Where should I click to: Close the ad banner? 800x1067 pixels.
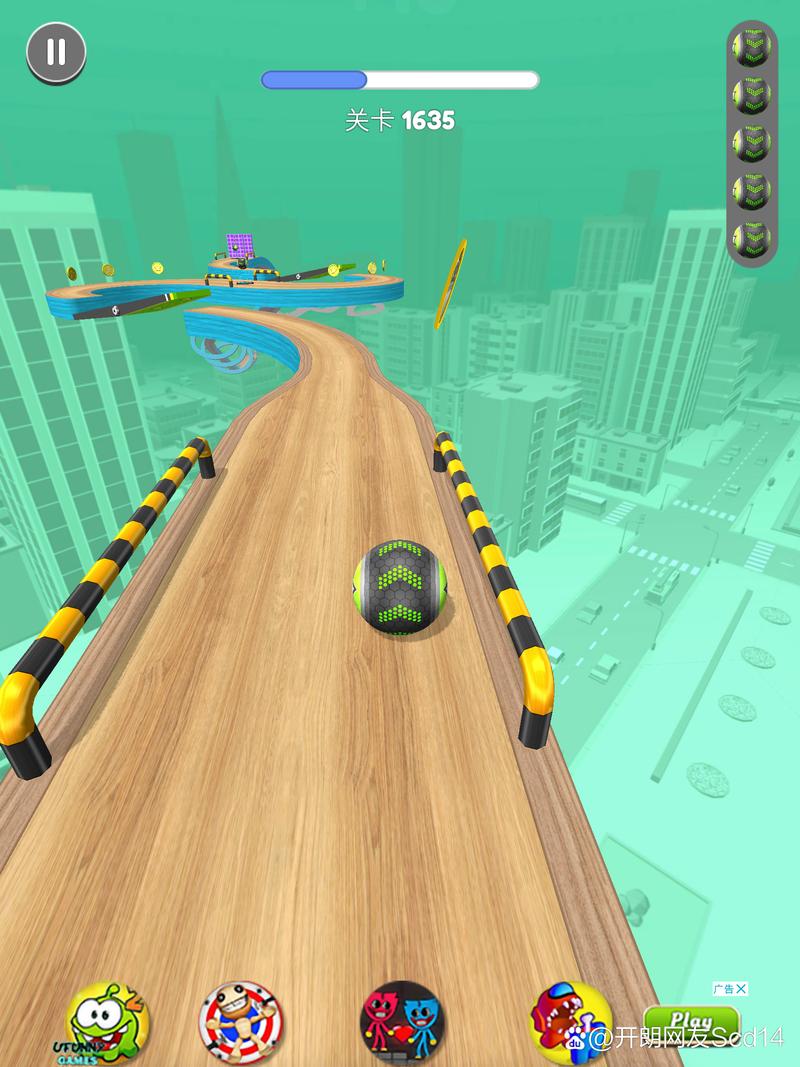click(741, 989)
